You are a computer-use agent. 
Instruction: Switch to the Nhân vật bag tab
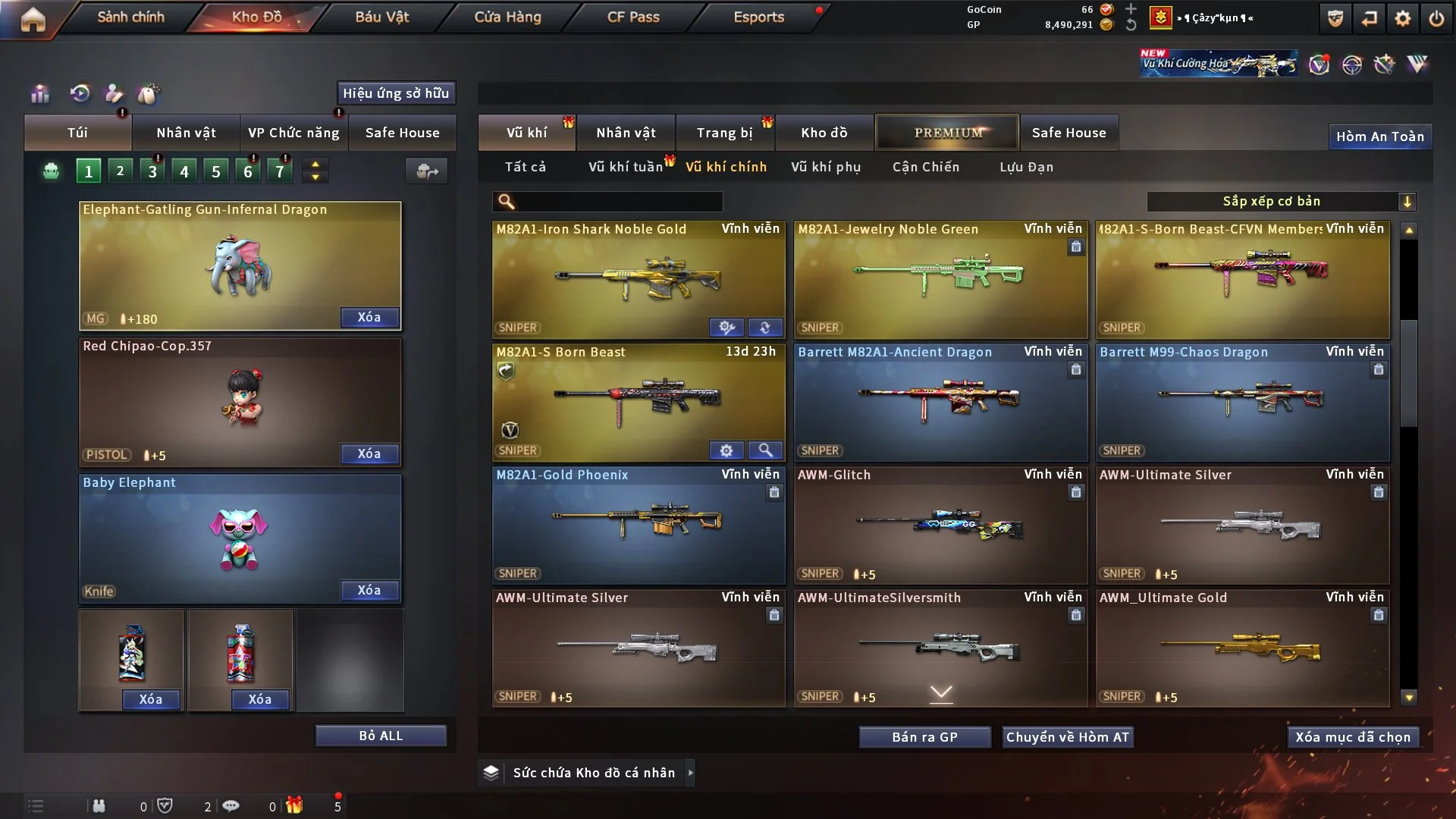(x=186, y=133)
